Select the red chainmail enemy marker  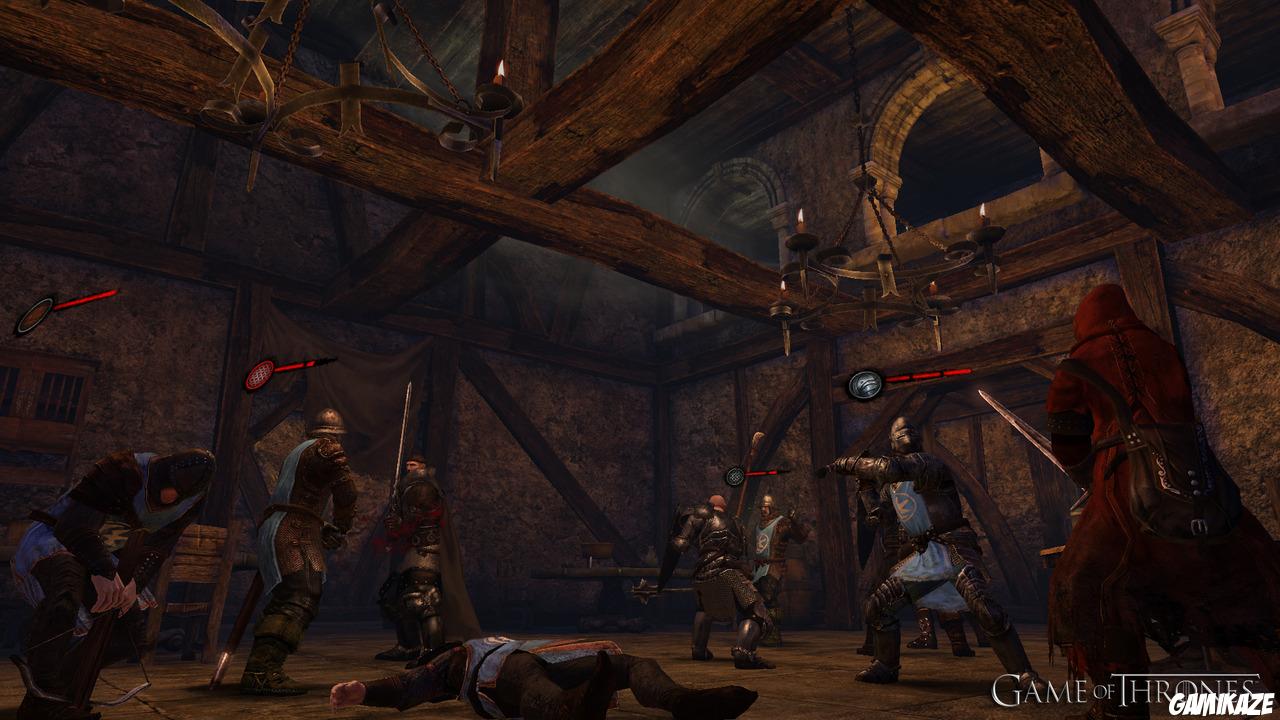tap(260, 374)
